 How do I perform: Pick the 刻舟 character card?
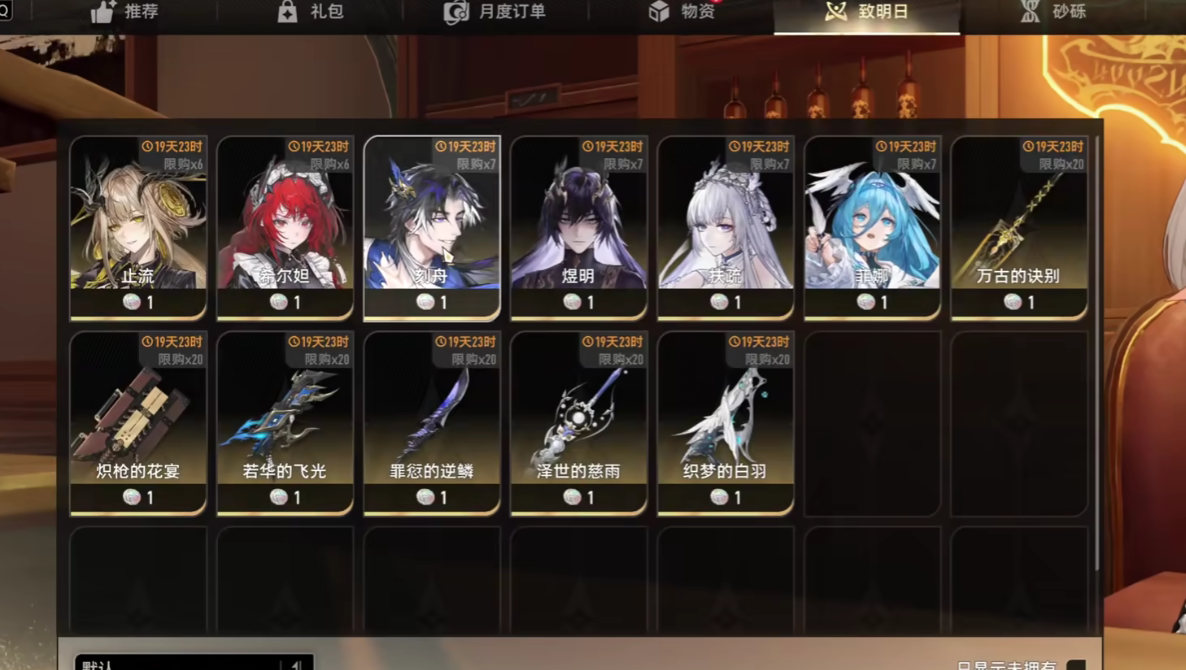point(432,227)
